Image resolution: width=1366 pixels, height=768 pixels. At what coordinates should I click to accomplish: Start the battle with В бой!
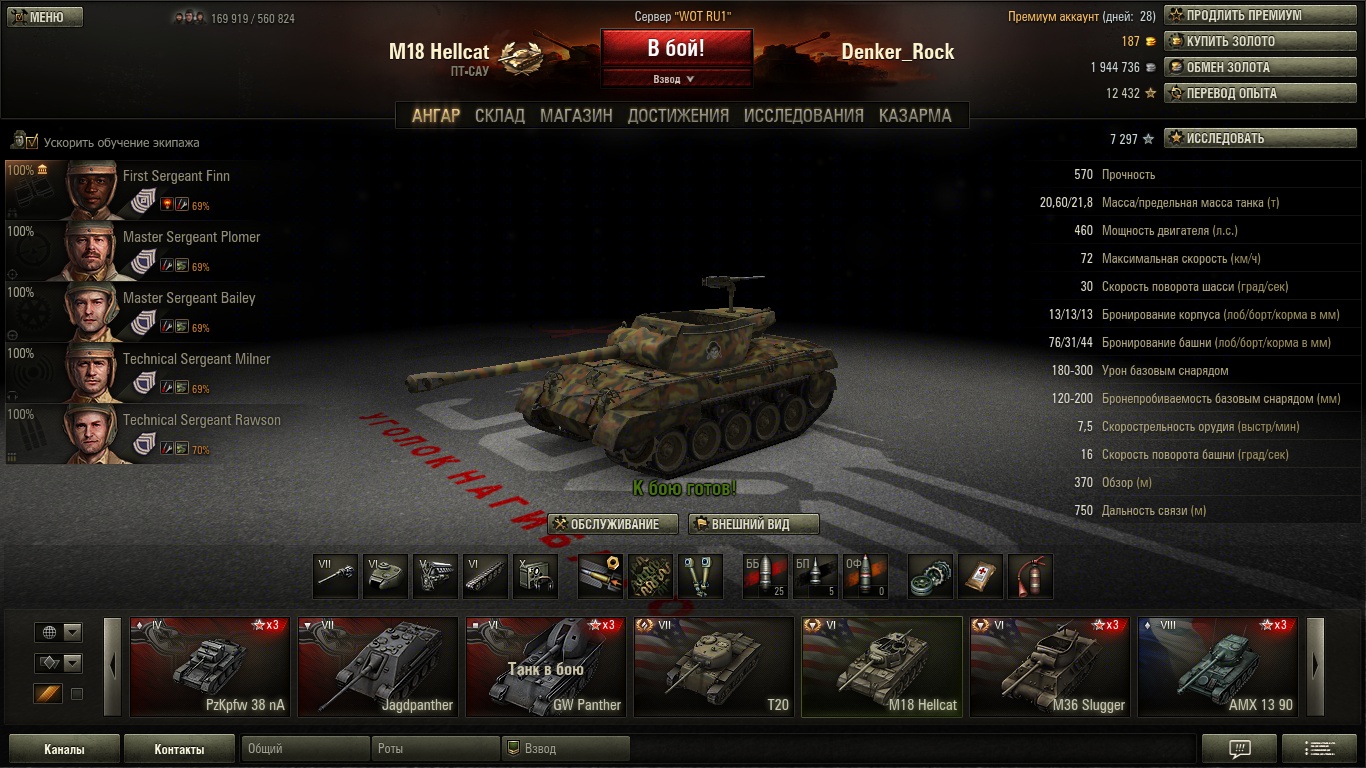pos(676,48)
